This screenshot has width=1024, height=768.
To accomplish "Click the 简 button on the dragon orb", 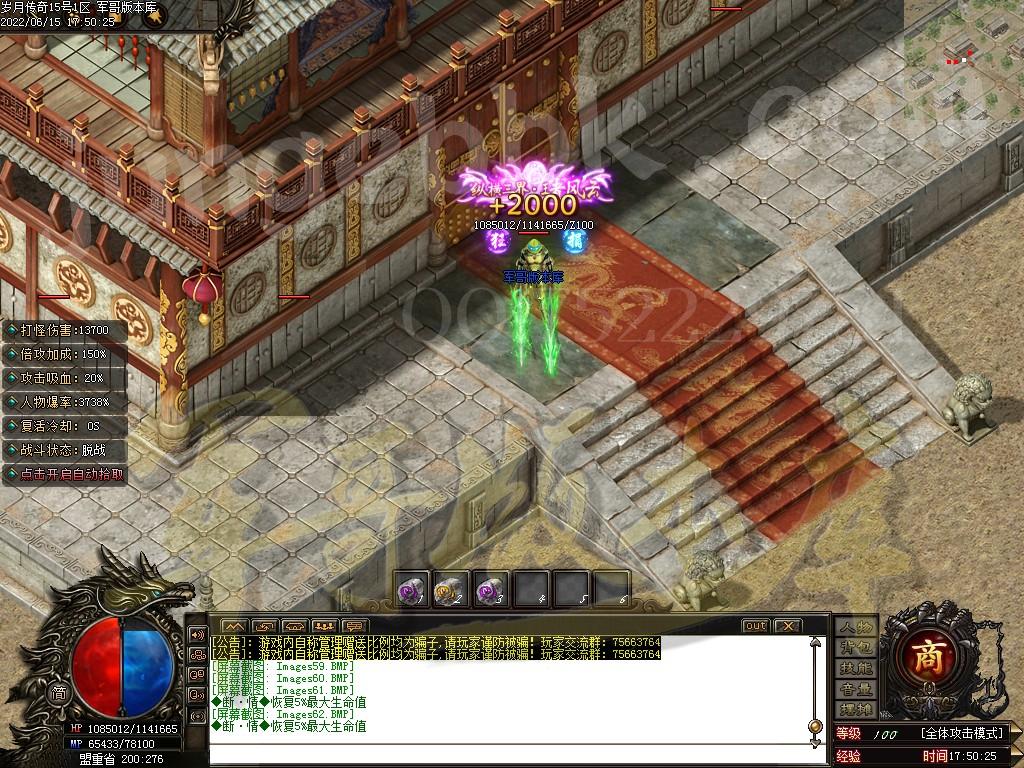I will coord(60,693).
